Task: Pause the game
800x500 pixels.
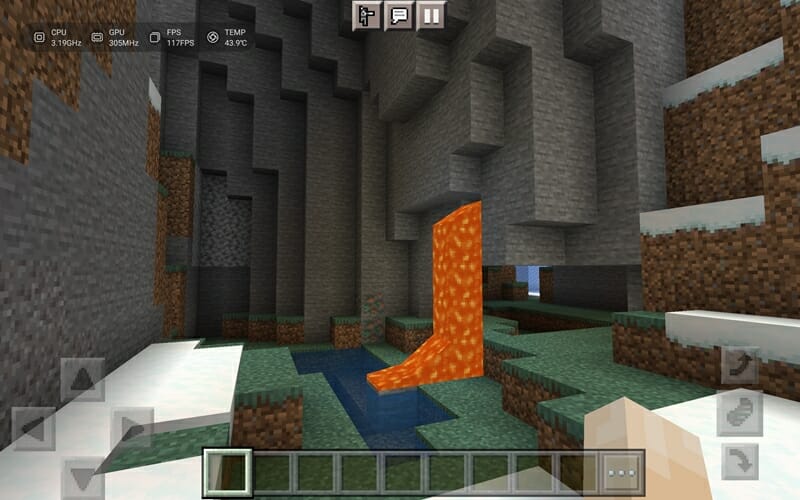Action: pos(431,15)
